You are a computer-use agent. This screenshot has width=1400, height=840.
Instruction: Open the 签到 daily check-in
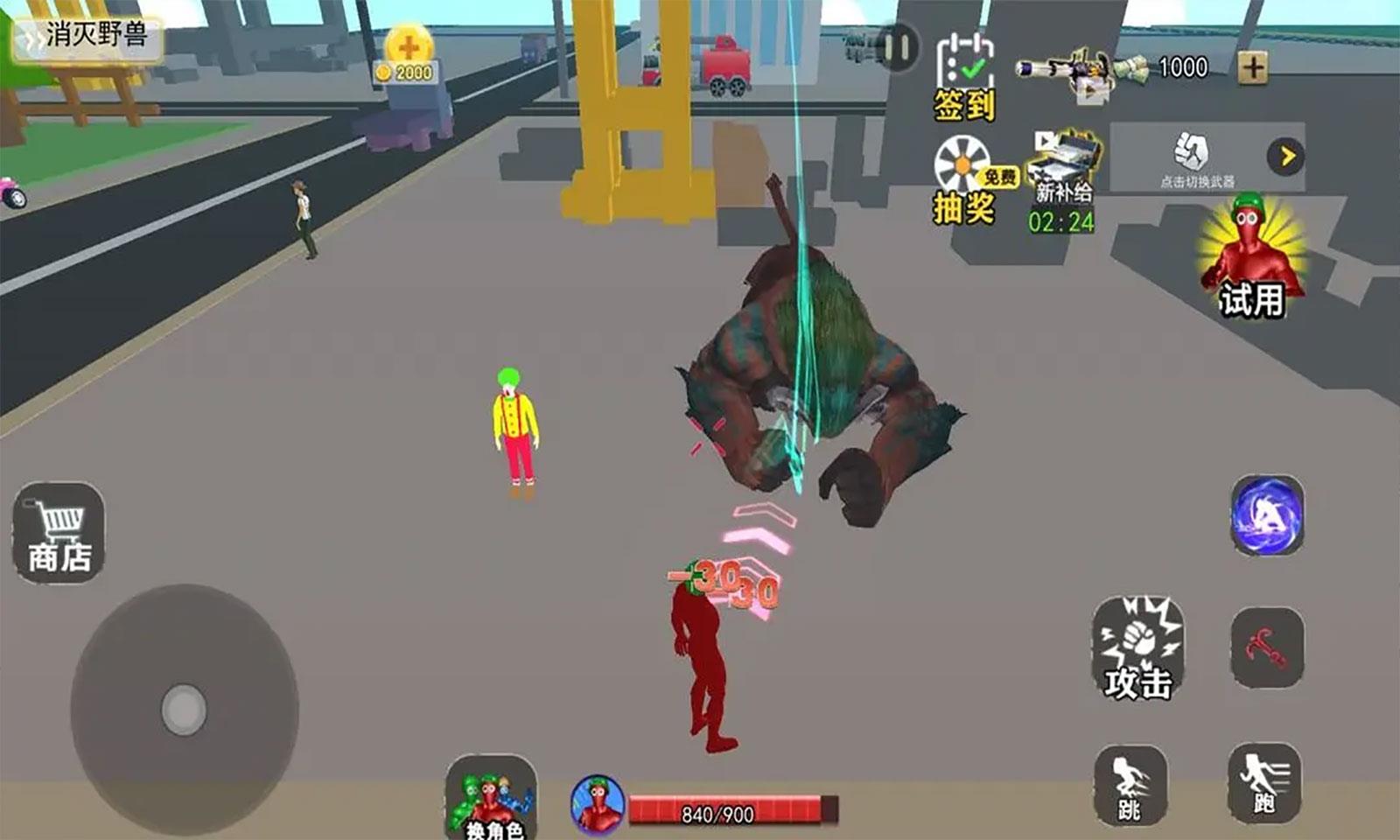[964, 79]
